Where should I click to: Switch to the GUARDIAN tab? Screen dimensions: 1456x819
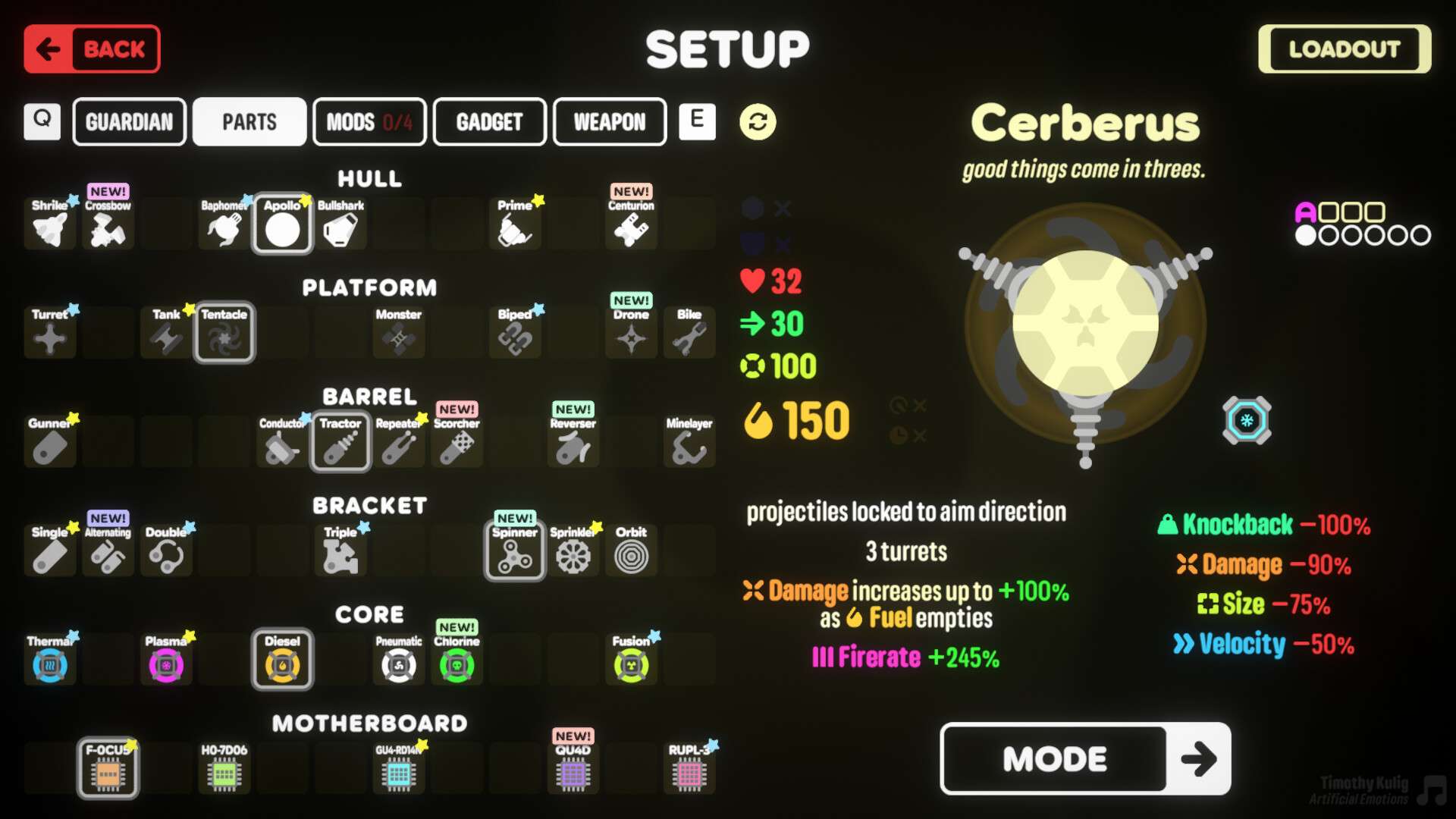tap(129, 121)
